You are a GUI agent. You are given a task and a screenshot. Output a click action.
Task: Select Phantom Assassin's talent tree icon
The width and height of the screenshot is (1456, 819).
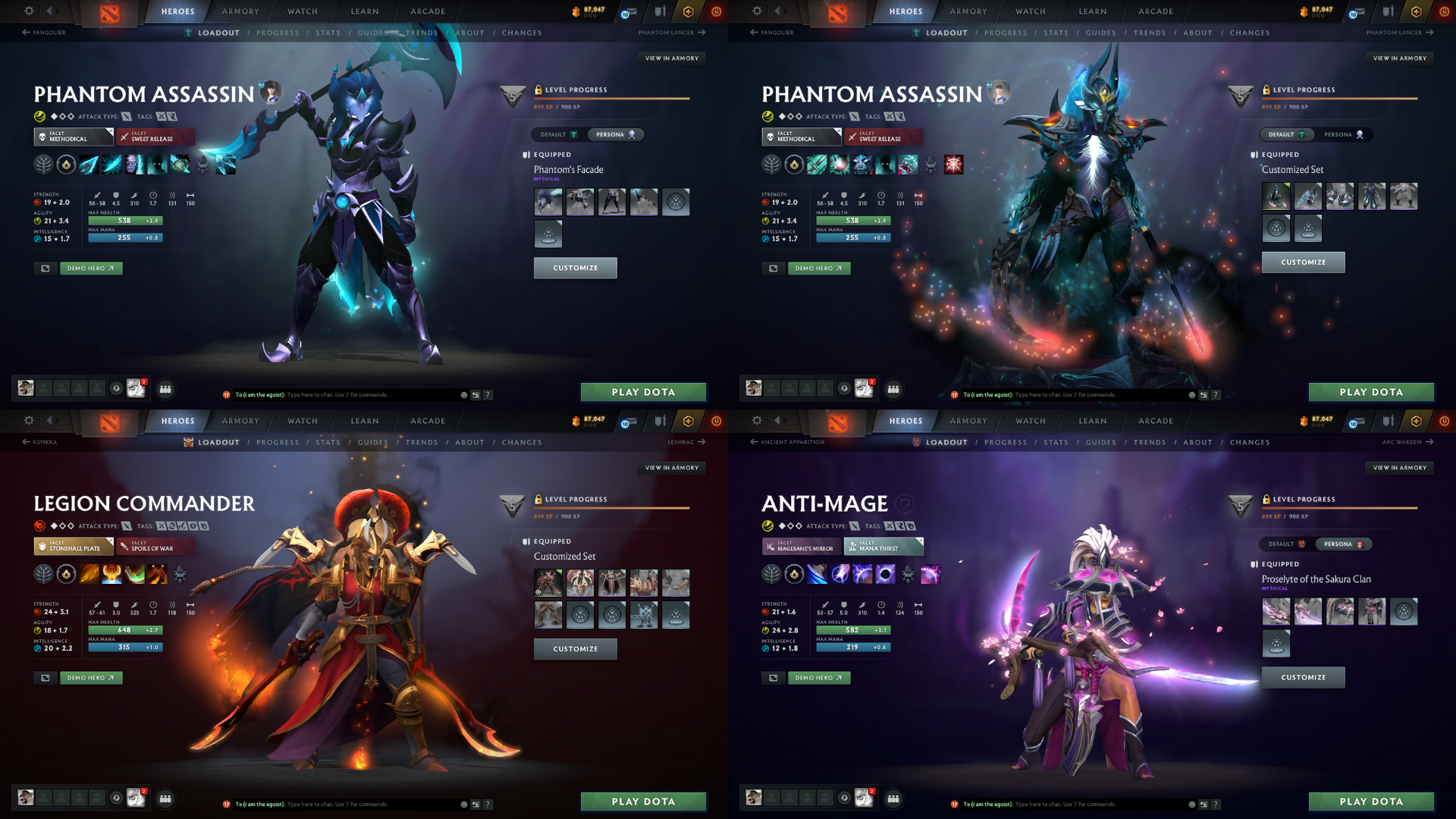[x=44, y=165]
